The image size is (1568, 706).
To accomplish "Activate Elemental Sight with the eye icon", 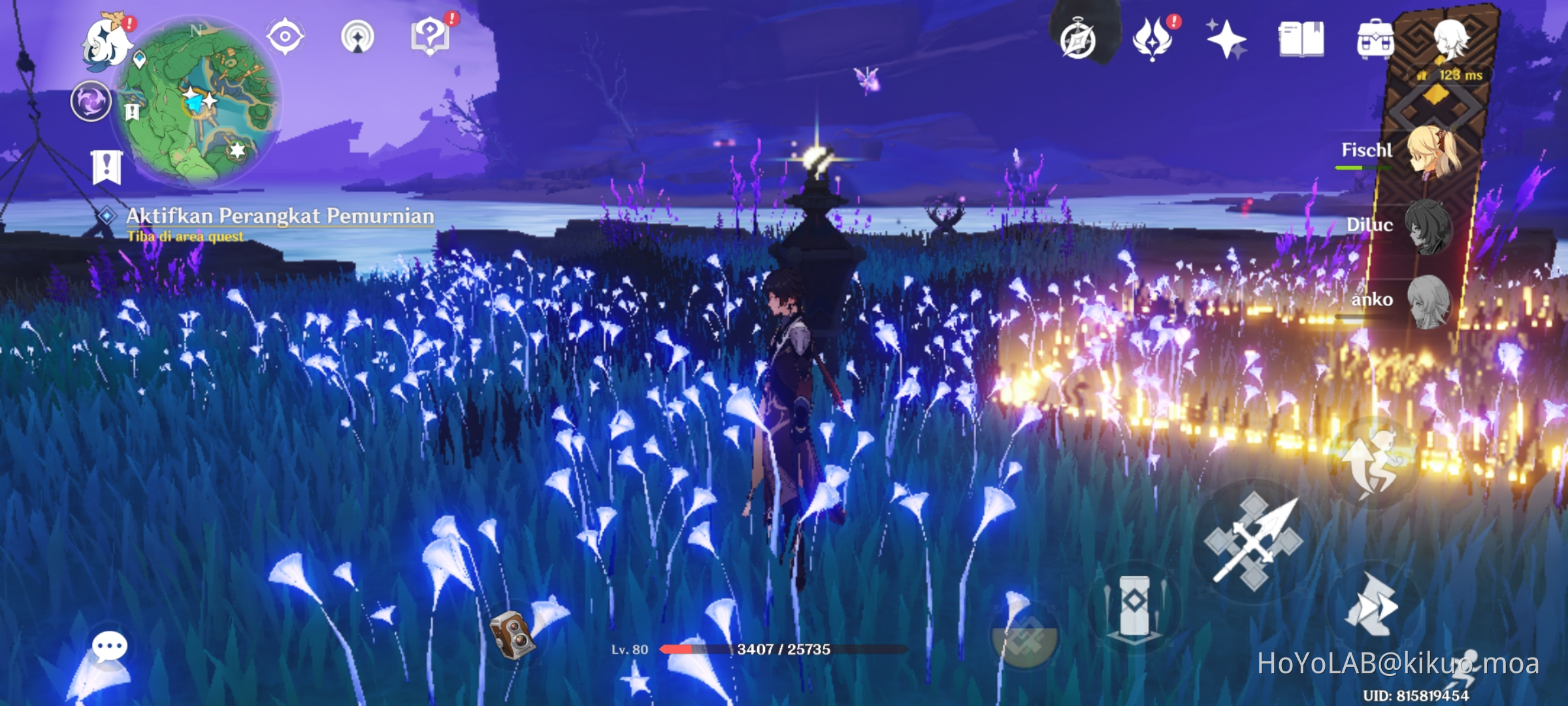I will pos(285,37).
